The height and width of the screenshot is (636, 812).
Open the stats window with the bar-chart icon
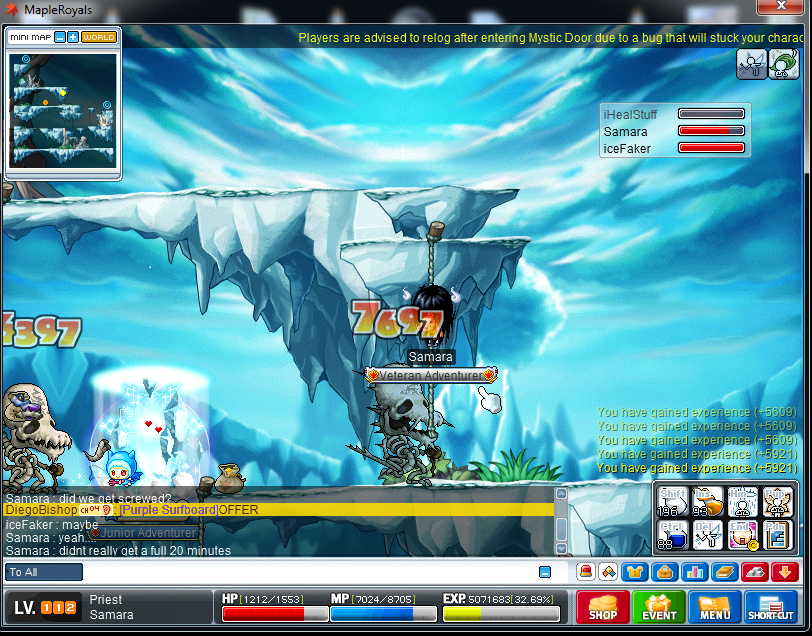pyautogui.click(x=694, y=572)
